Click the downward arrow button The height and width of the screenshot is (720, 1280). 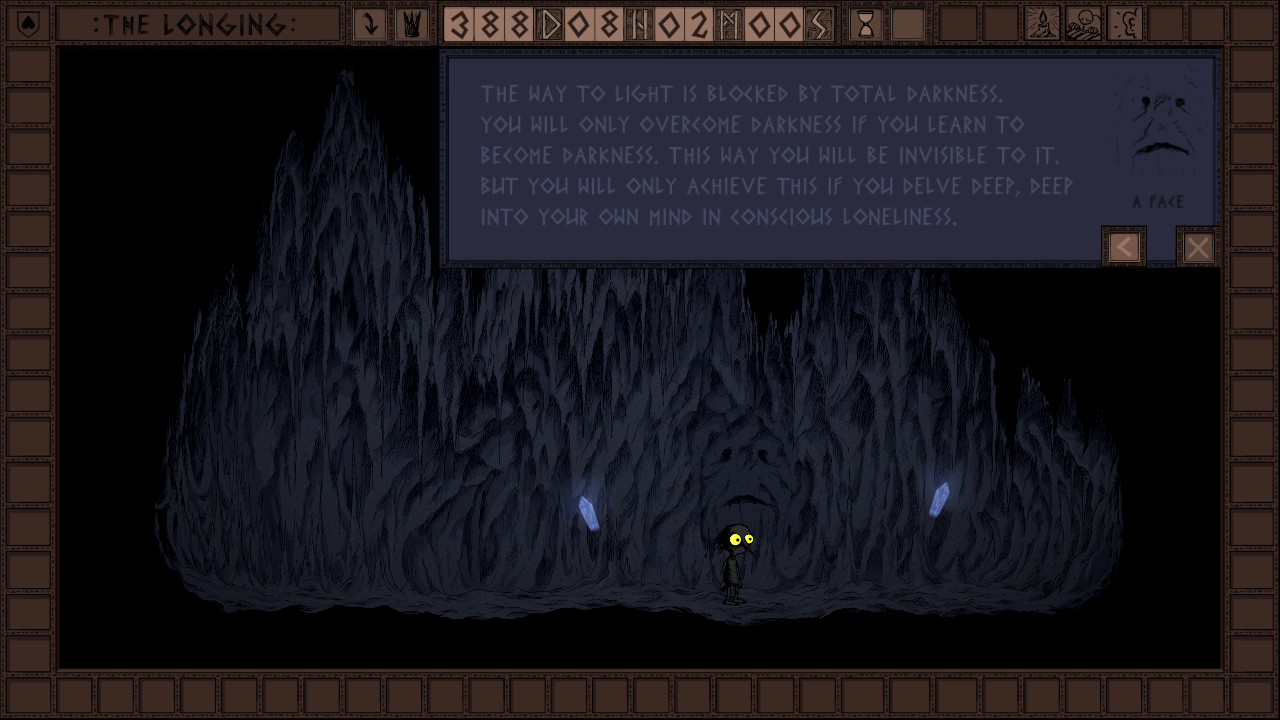370,24
